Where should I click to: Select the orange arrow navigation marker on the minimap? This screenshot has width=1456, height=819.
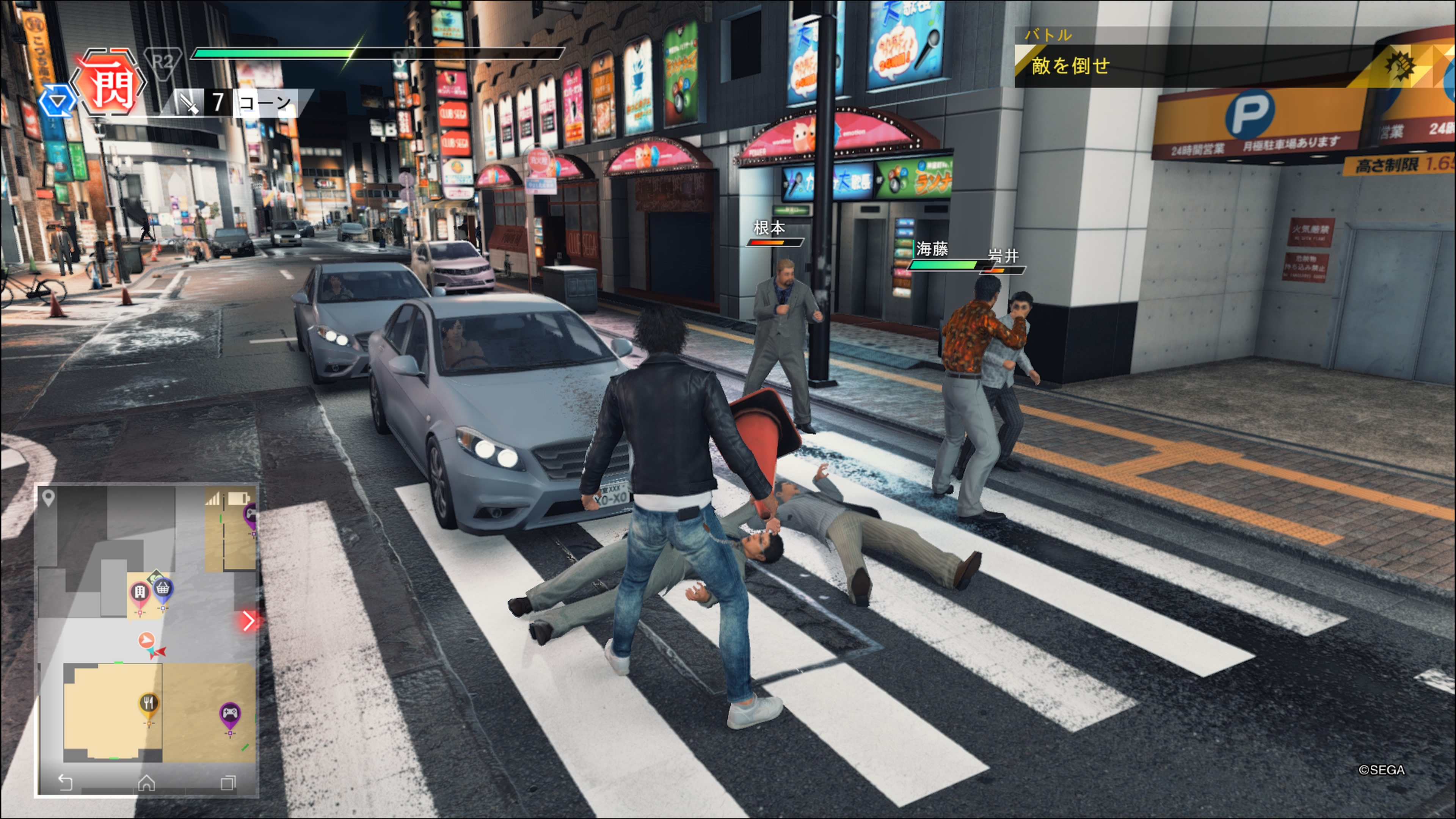click(x=146, y=640)
